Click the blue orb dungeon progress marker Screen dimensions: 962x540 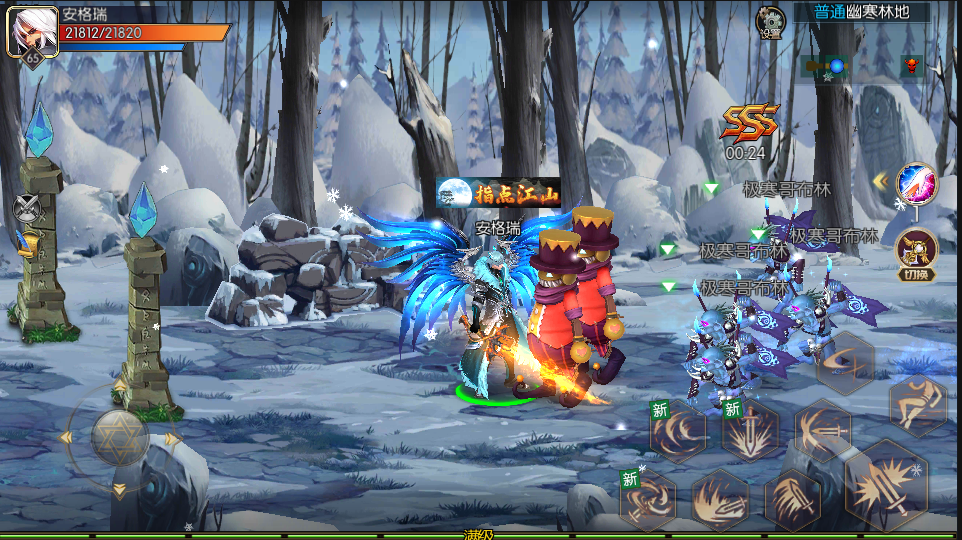click(835, 66)
